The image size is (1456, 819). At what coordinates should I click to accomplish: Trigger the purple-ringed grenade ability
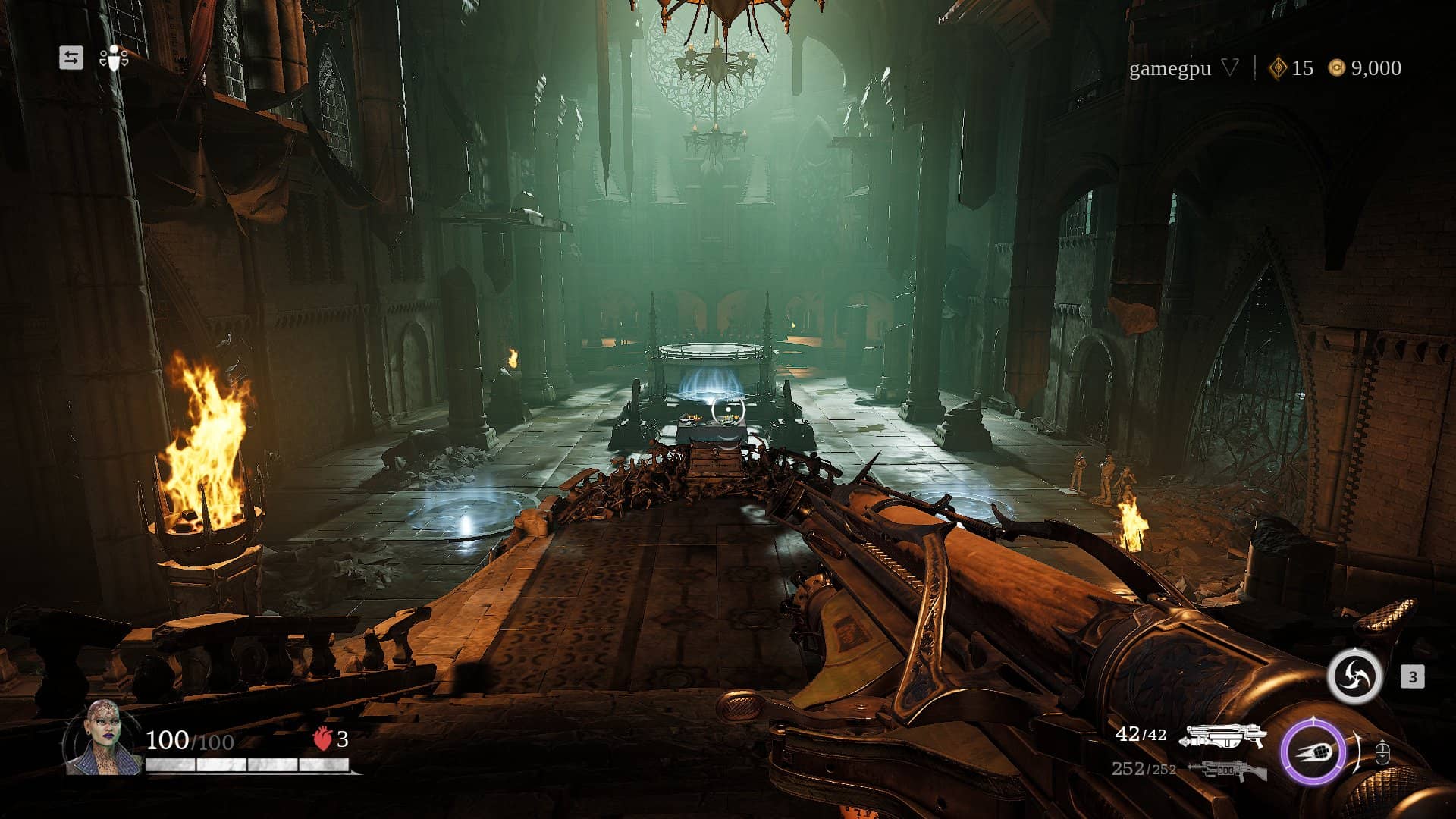(x=1313, y=752)
